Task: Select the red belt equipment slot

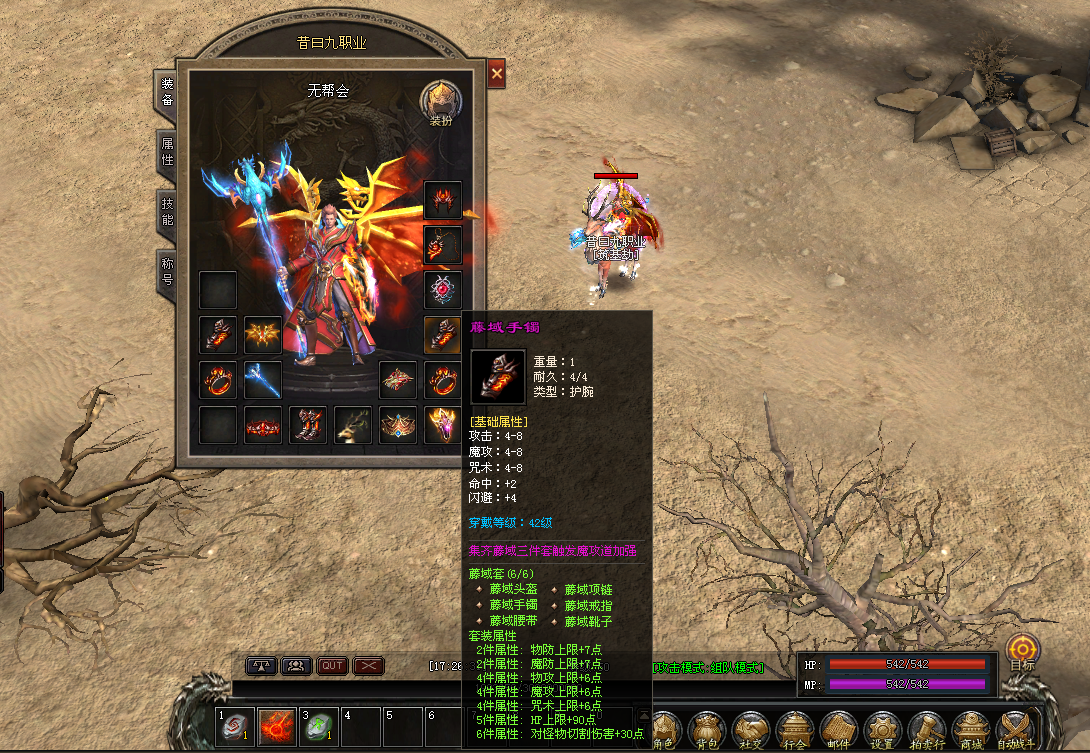Action: (x=263, y=425)
